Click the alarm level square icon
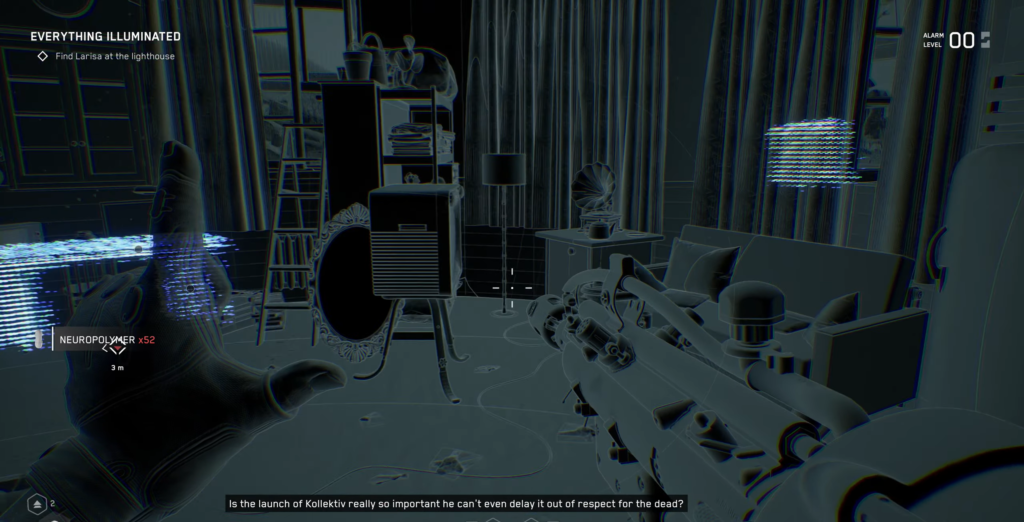Viewport: 1024px width, 522px height. pos(986,40)
